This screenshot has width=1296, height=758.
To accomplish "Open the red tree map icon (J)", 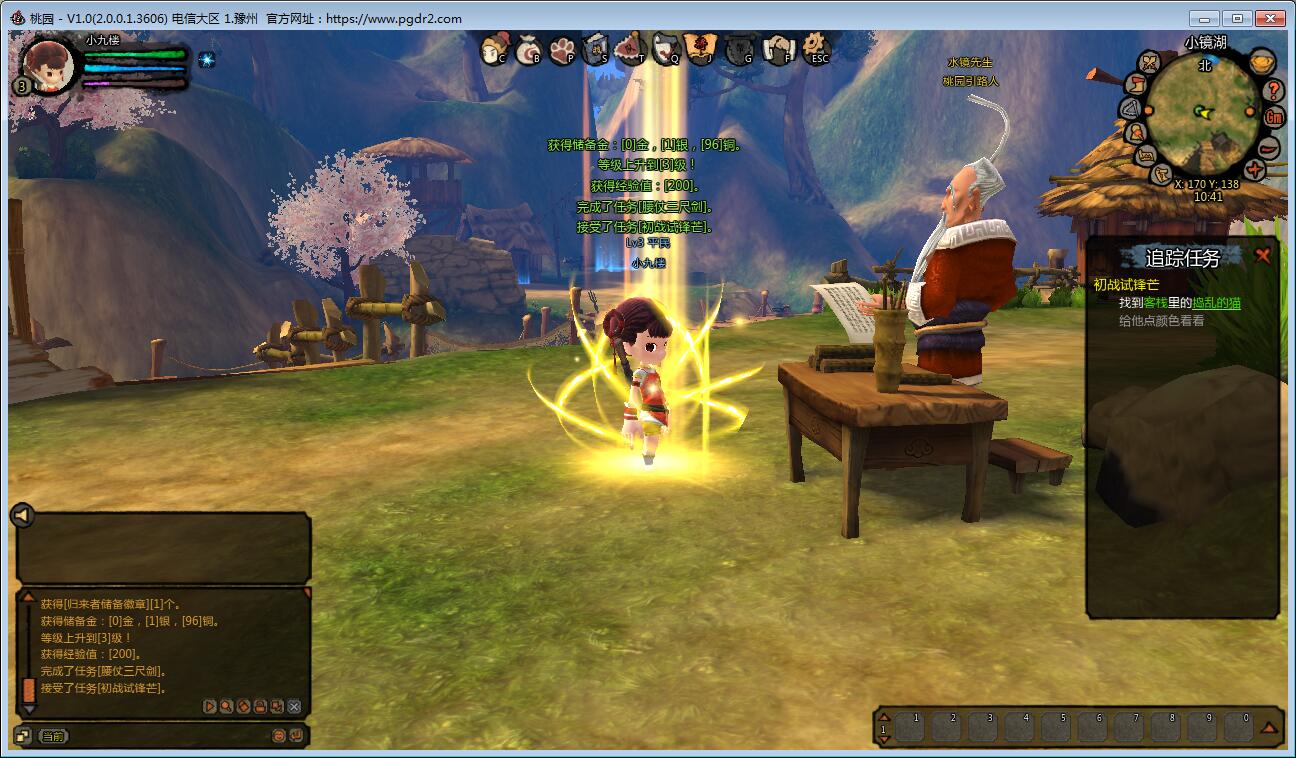I will tap(699, 48).
